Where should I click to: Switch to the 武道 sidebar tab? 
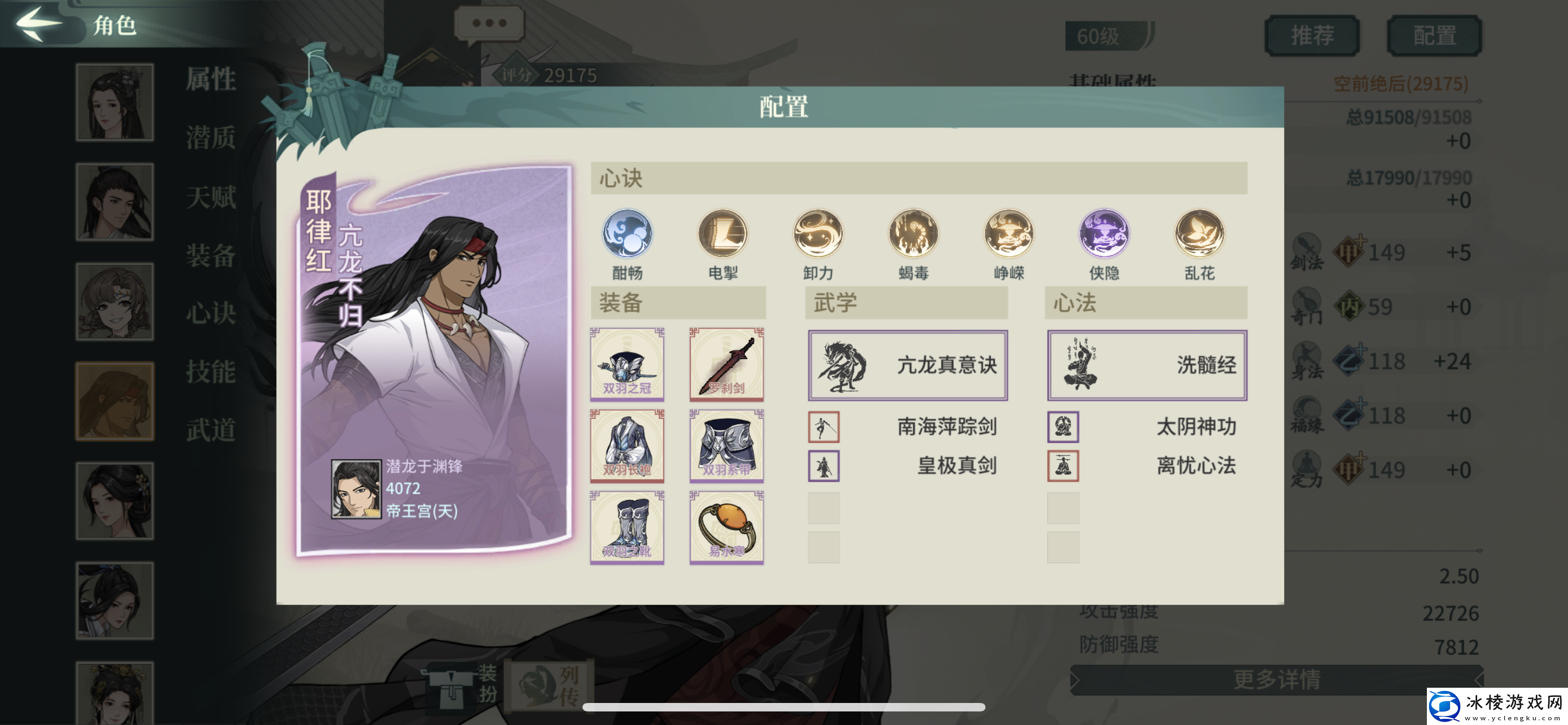coord(211,429)
